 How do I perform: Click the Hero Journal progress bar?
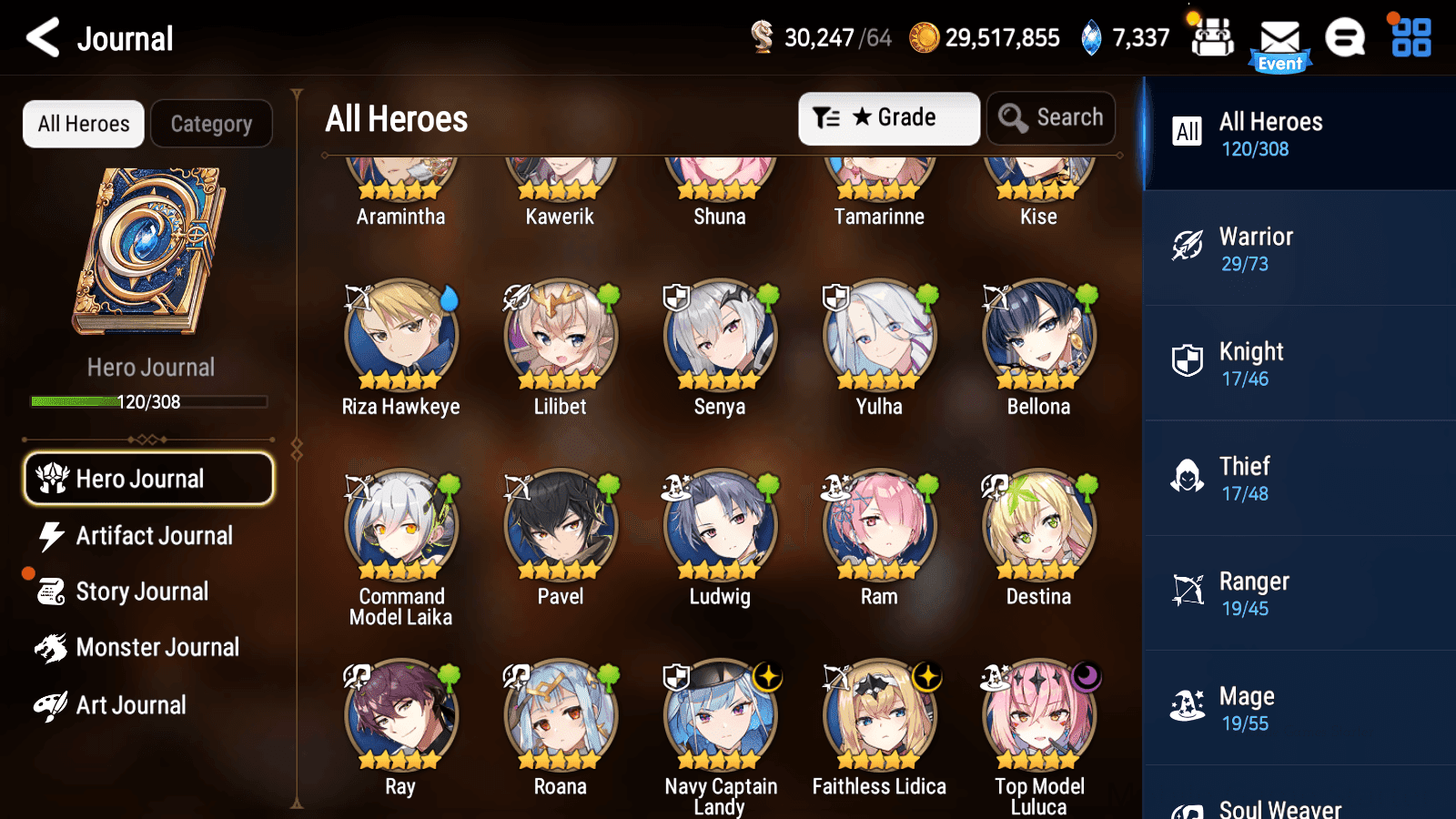click(146, 401)
